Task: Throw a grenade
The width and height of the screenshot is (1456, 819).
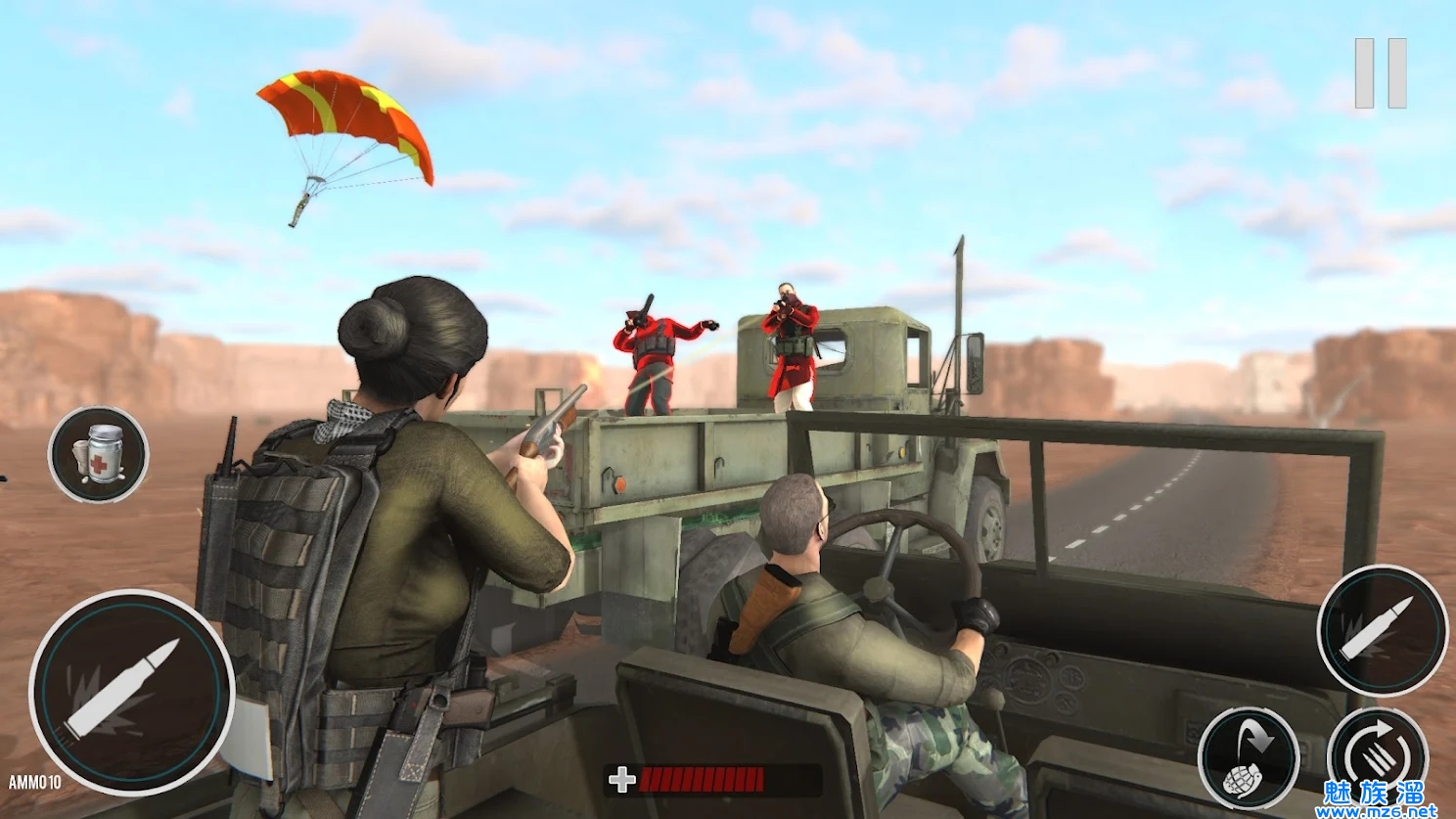Action: 1249,757
